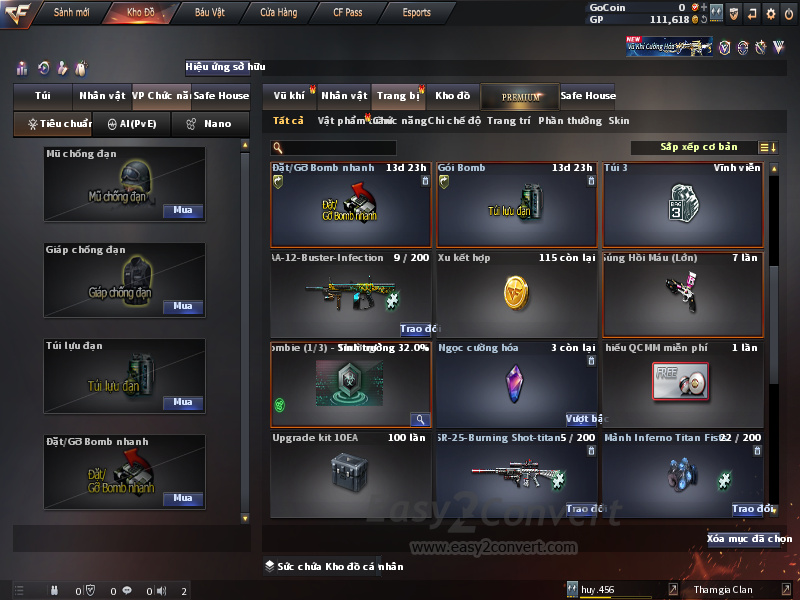Select the Ngọc cường hóa gem item
The image size is (800, 600).
click(516, 384)
